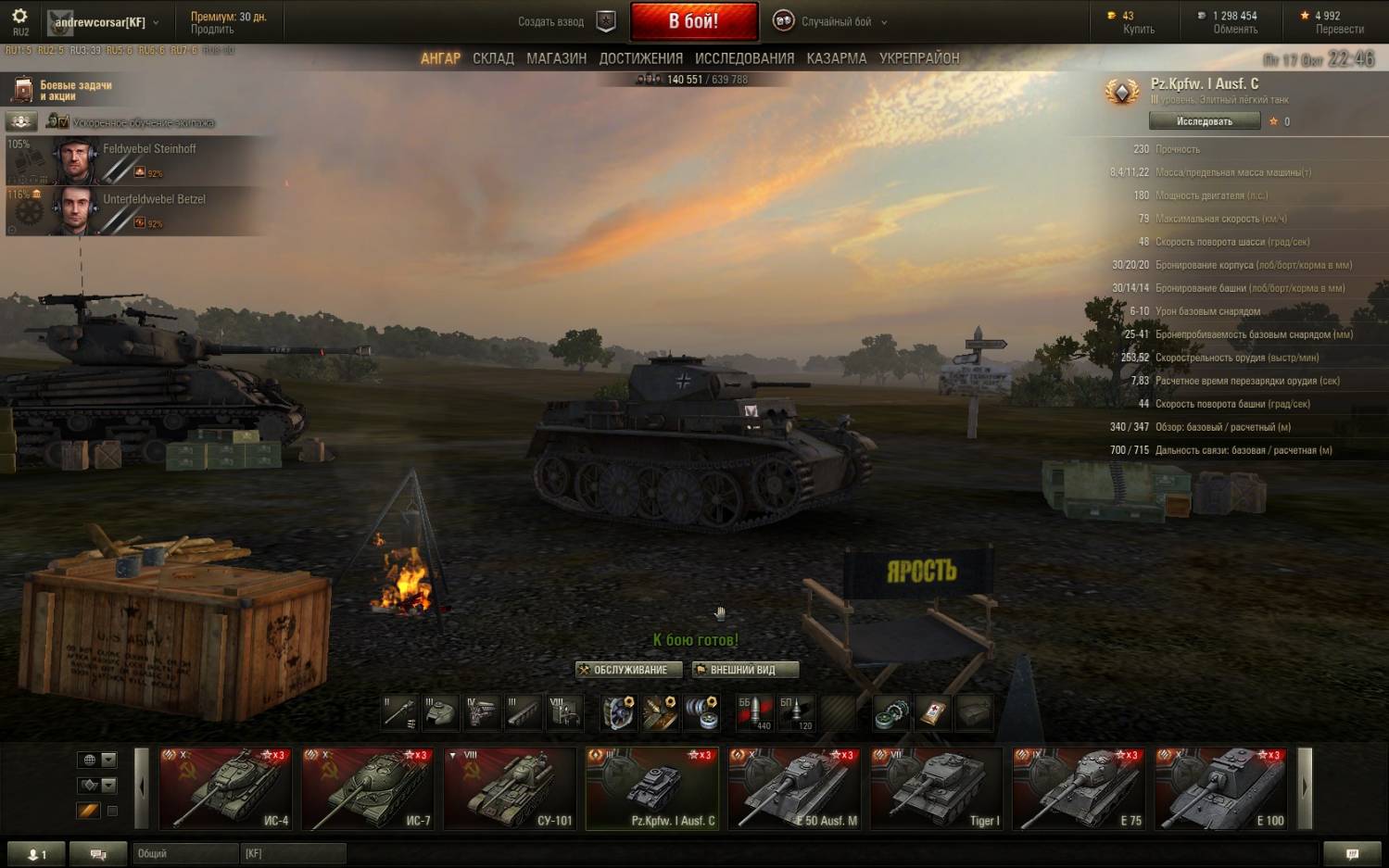
Task: Go to the ДОСТИЖЕНИЯ tab
Action: 640,58
